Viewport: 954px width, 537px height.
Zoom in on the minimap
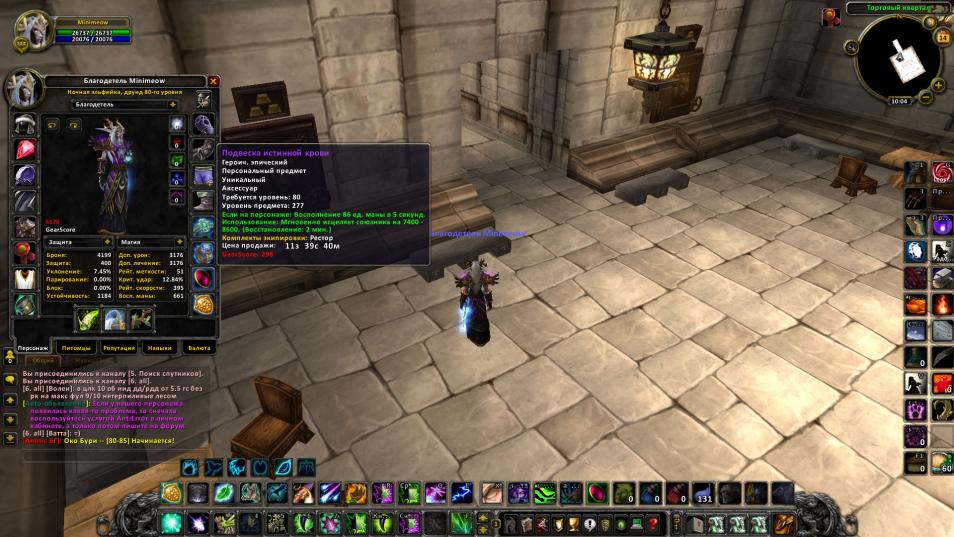click(x=938, y=85)
